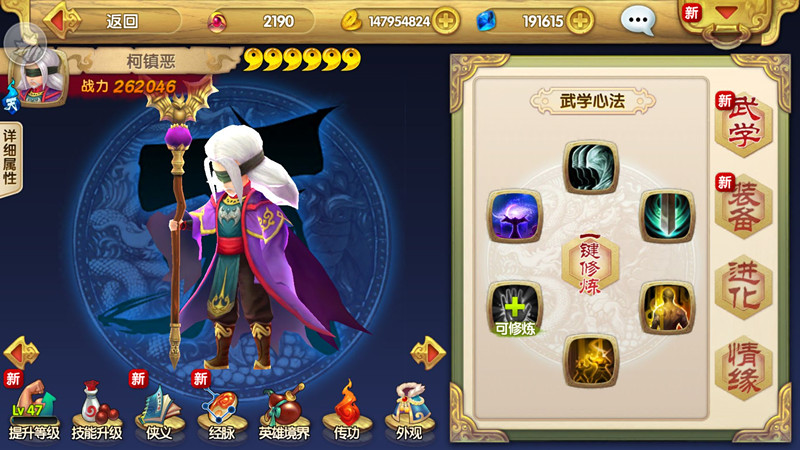The width and height of the screenshot is (800, 450).
Task: Switch to the 情缘 tab
Action: point(743,368)
